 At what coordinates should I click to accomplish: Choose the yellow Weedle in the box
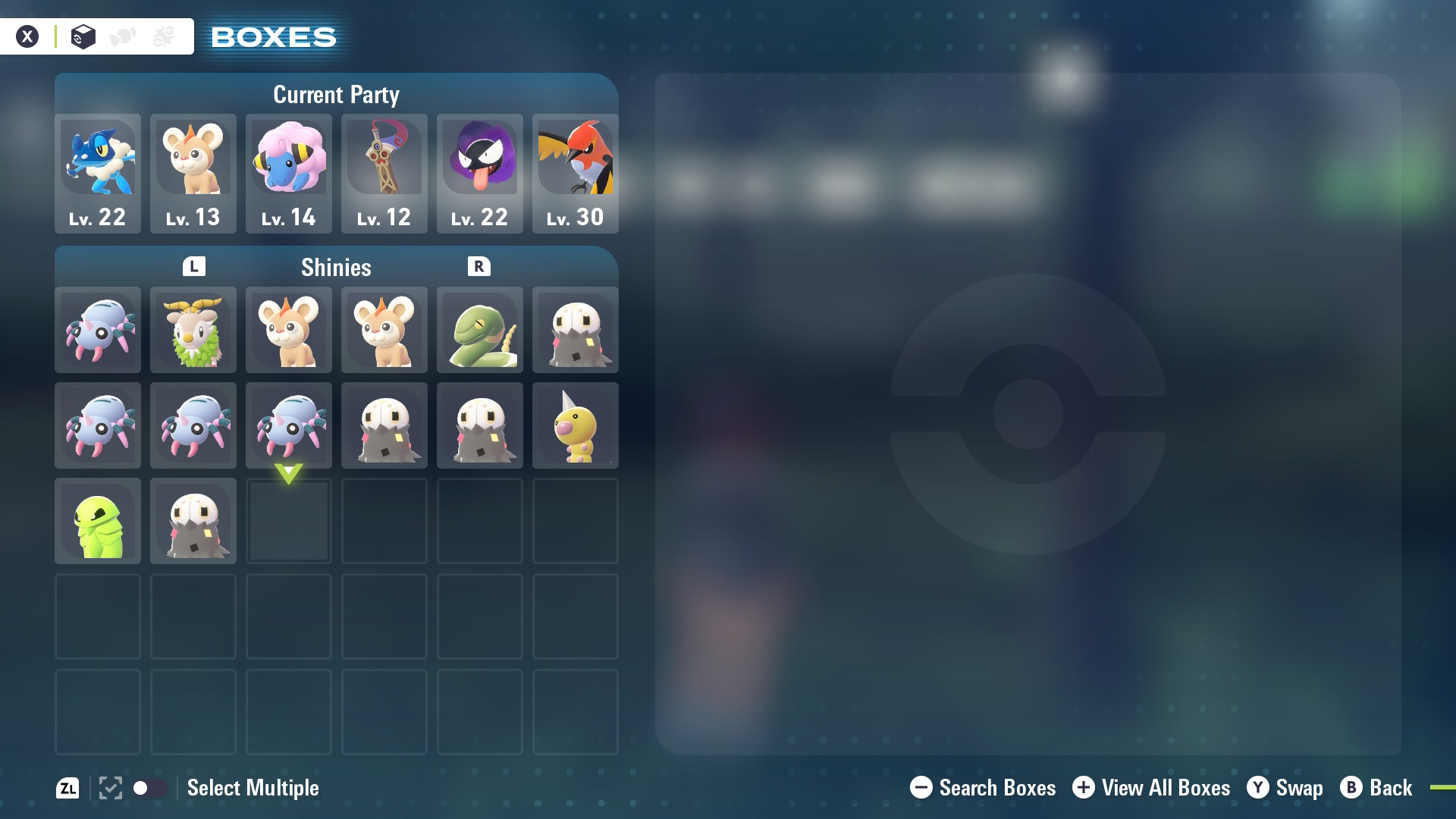[x=576, y=425]
